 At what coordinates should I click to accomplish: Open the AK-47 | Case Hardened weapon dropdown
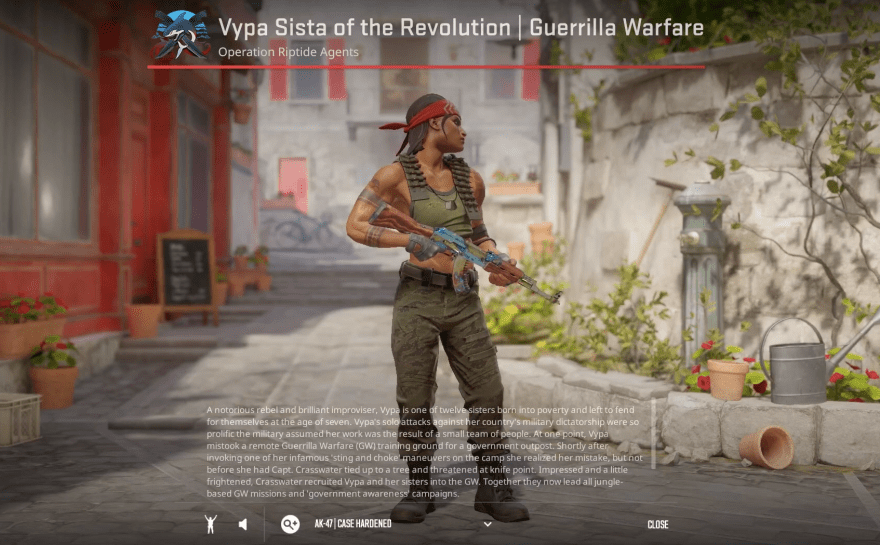pos(487,524)
